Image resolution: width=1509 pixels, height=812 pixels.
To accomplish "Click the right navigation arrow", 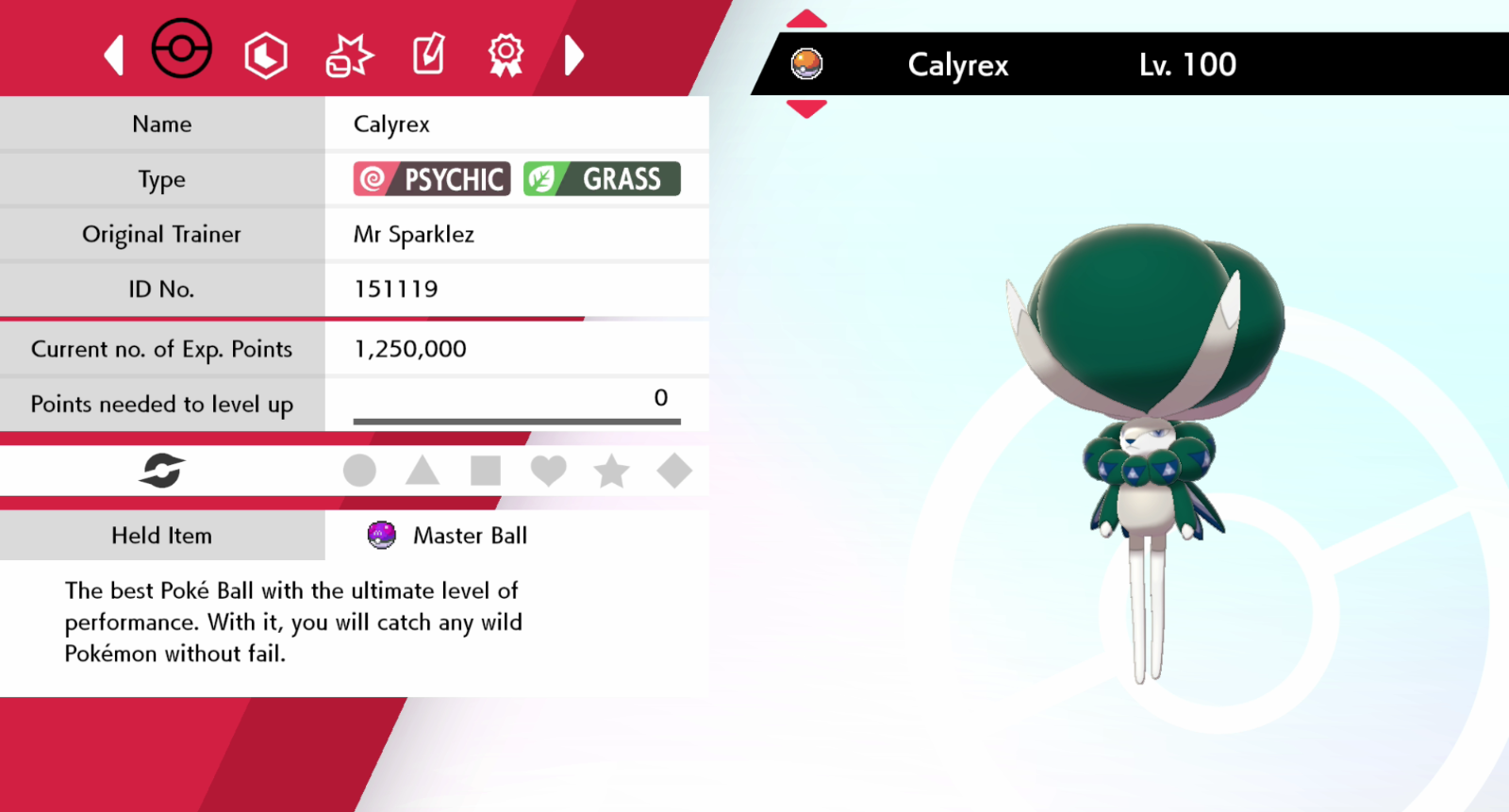I will coord(573,57).
